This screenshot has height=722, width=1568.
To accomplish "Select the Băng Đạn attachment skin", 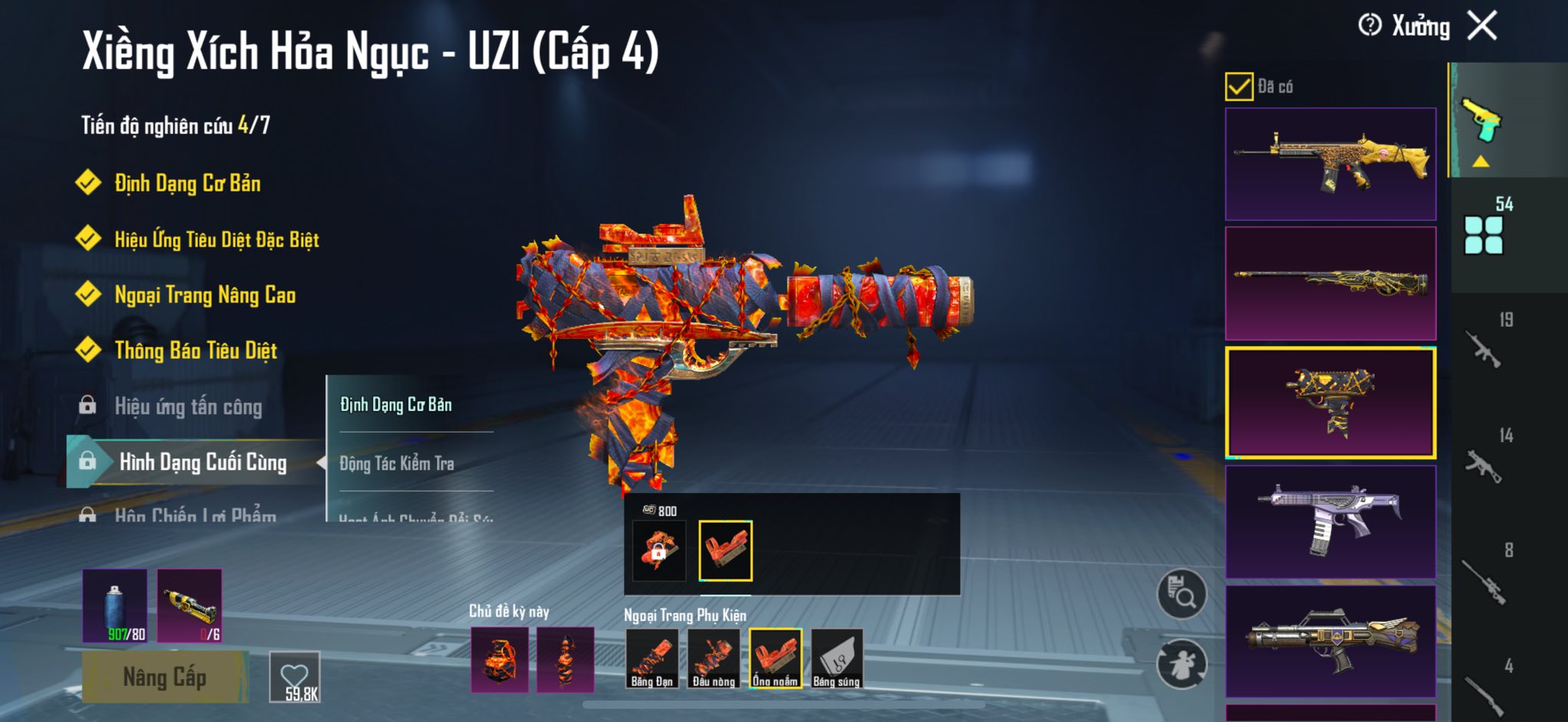I will tap(652, 658).
